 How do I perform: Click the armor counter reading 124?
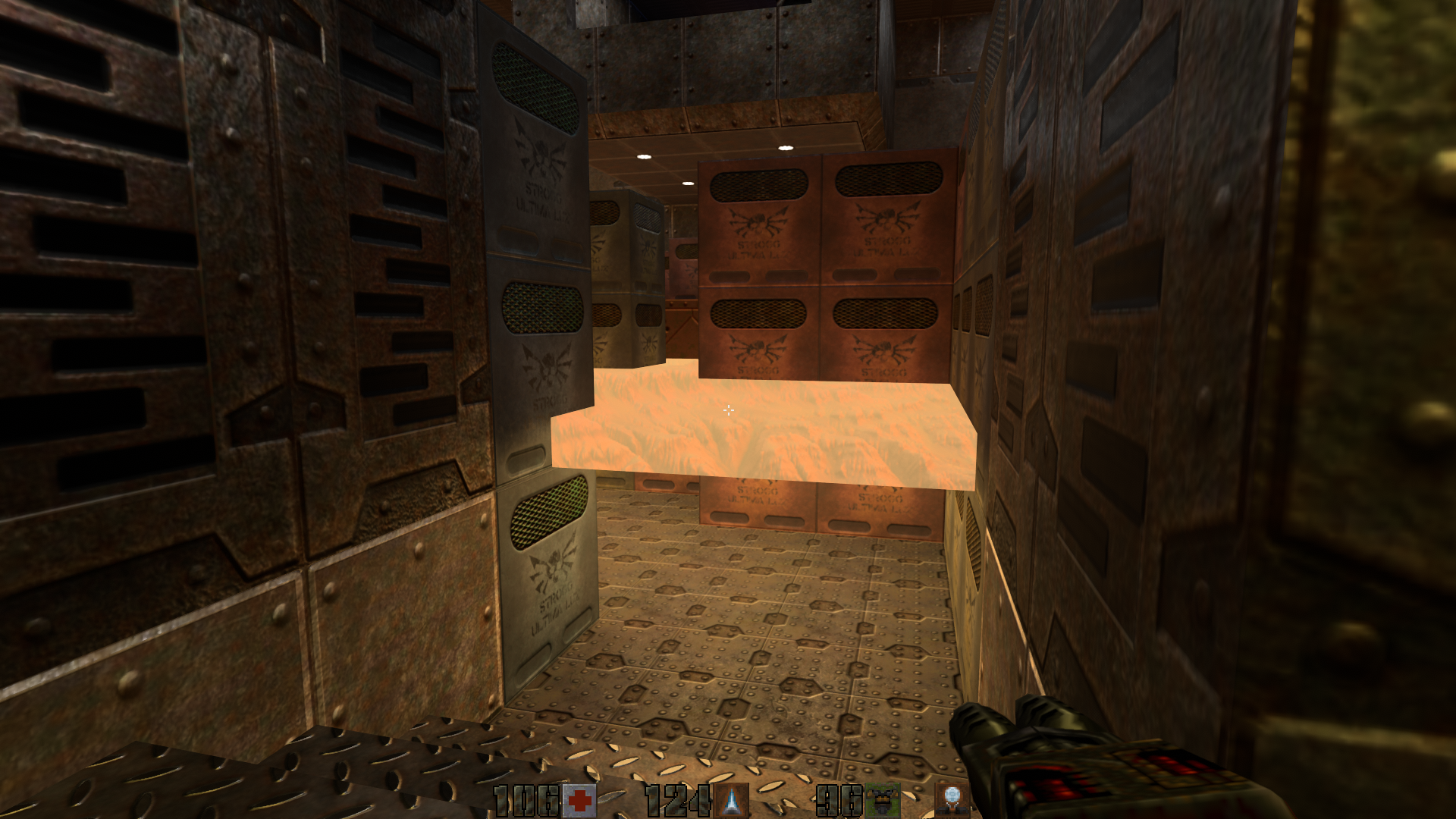tap(679, 797)
